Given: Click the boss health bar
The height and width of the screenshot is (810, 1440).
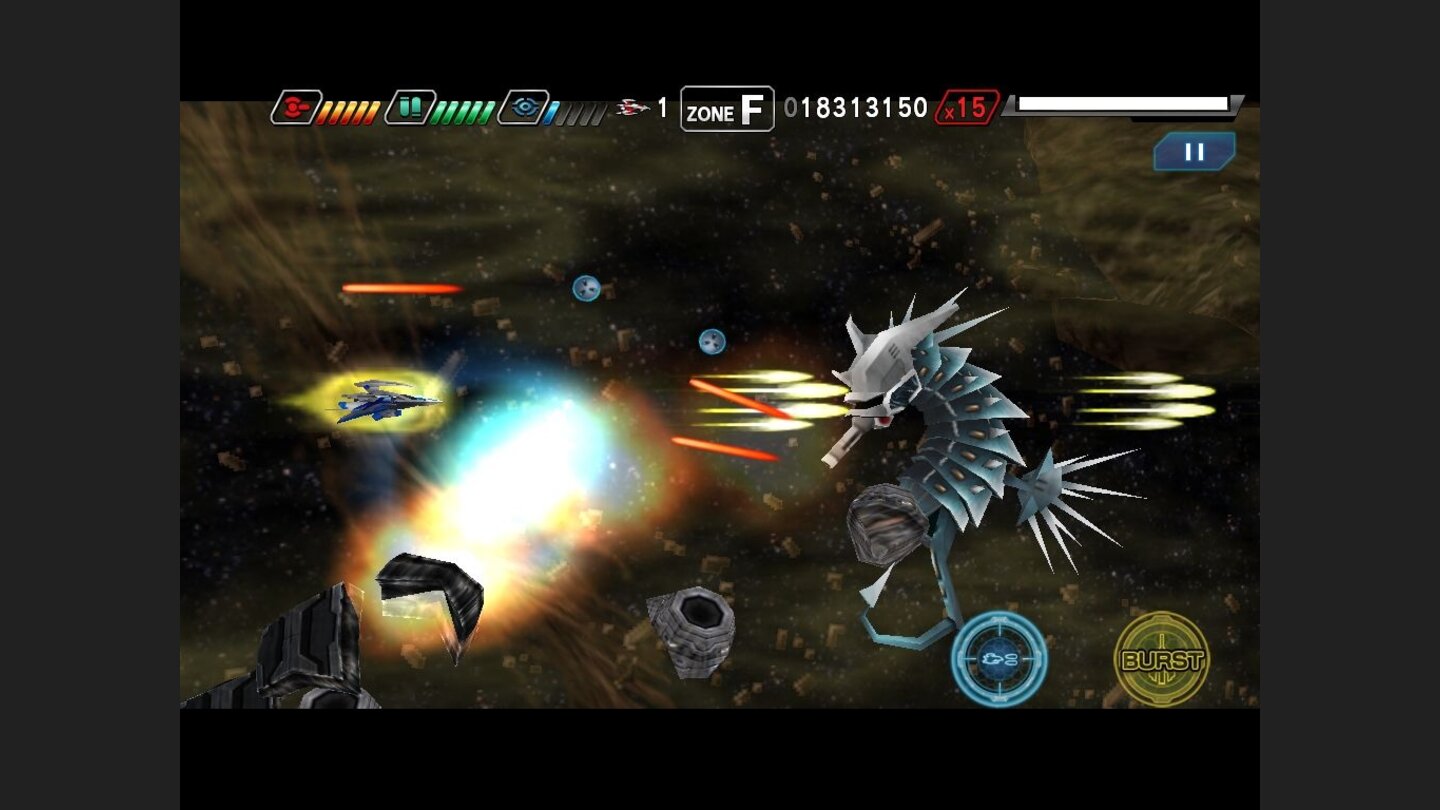Looking at the screenshot, I should click(1122, 101).
